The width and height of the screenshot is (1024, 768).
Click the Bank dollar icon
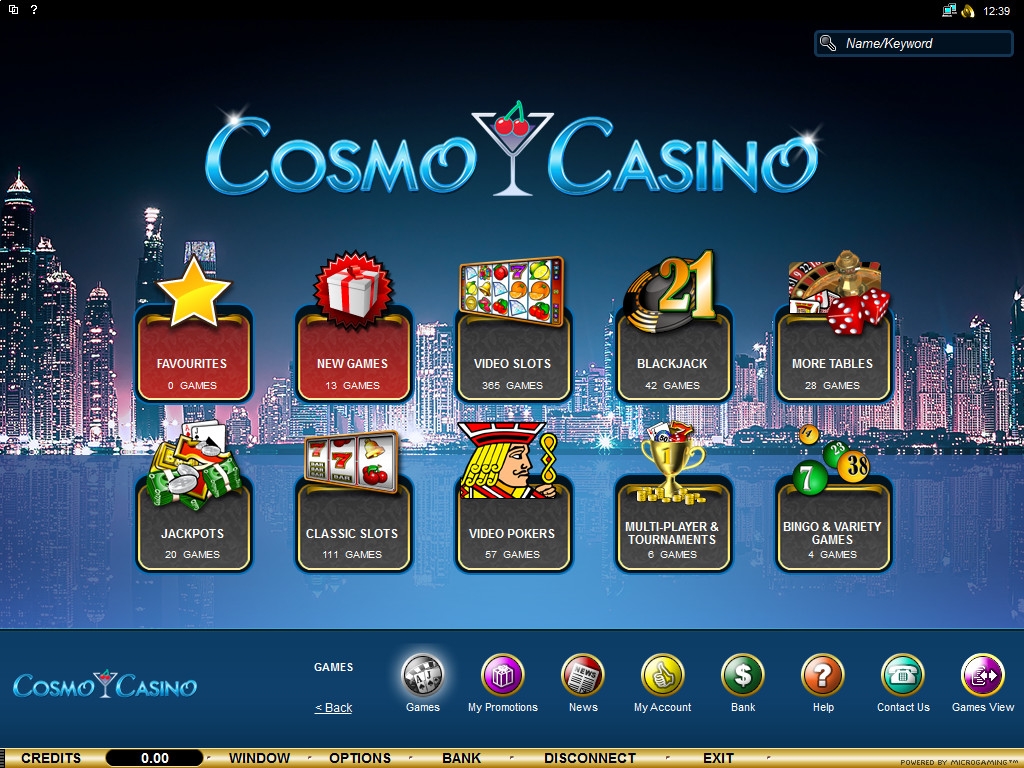743,676
